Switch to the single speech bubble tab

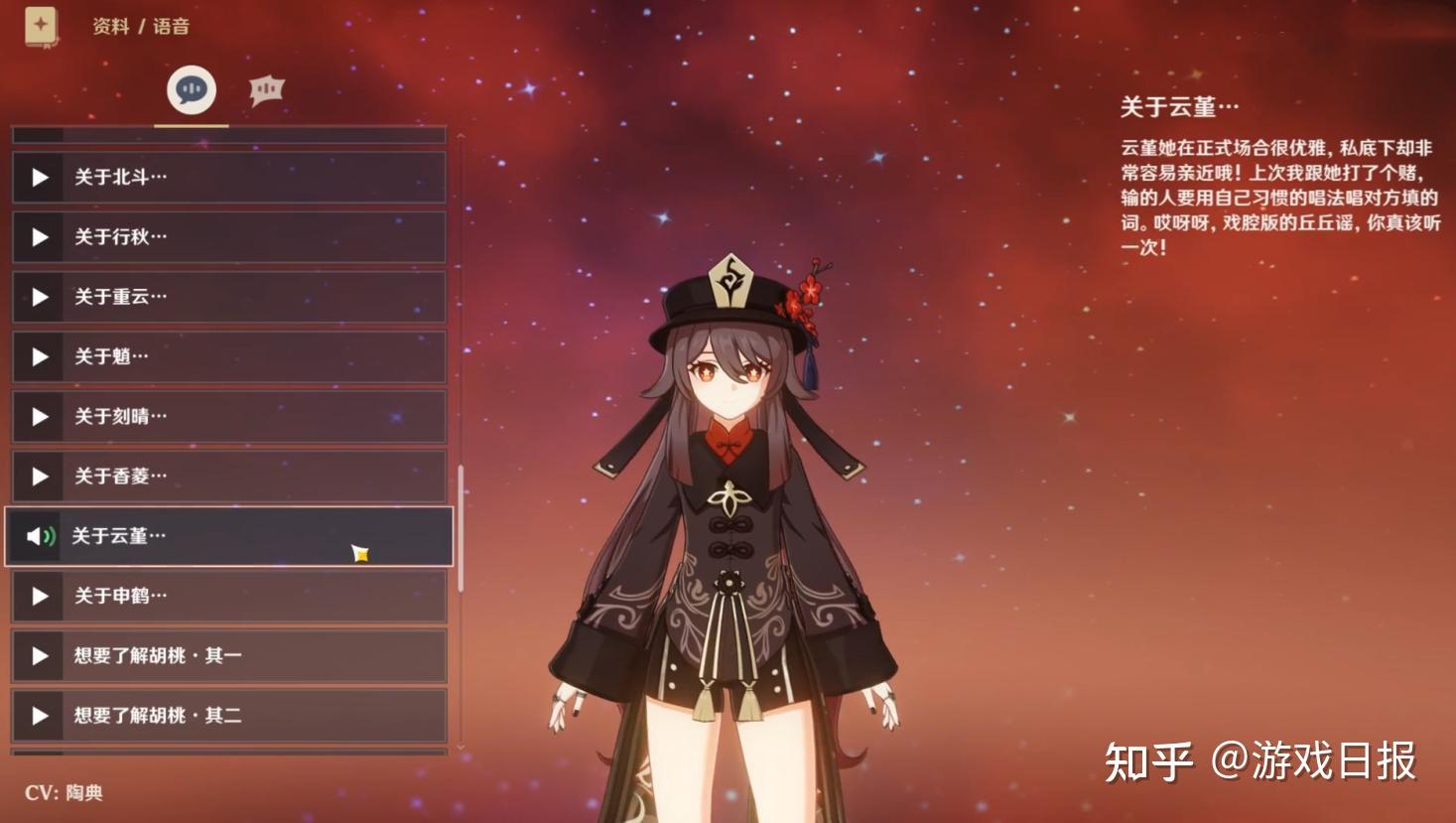pyautogui.click(x=191, y=90)
